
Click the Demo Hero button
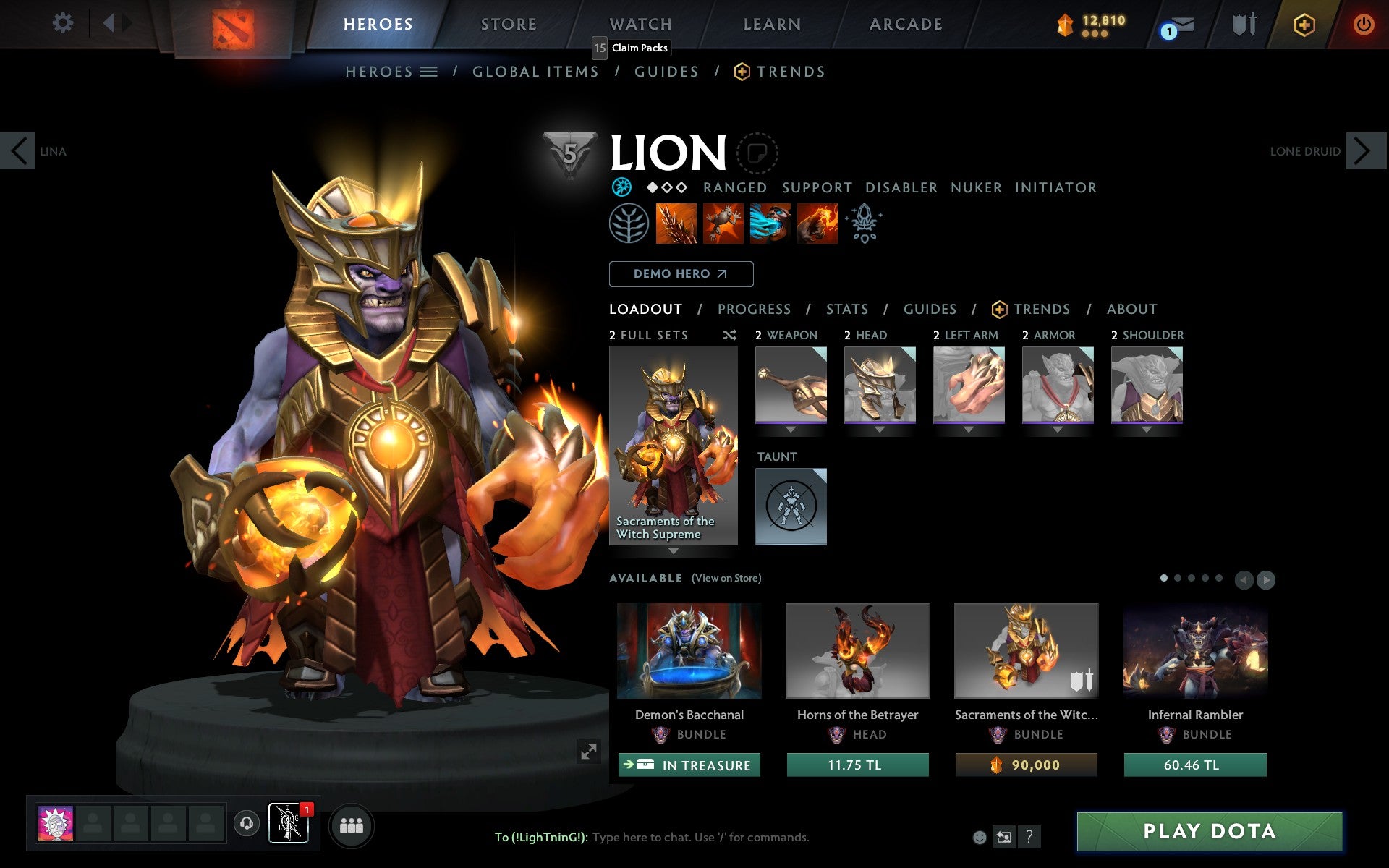[680, 274]
